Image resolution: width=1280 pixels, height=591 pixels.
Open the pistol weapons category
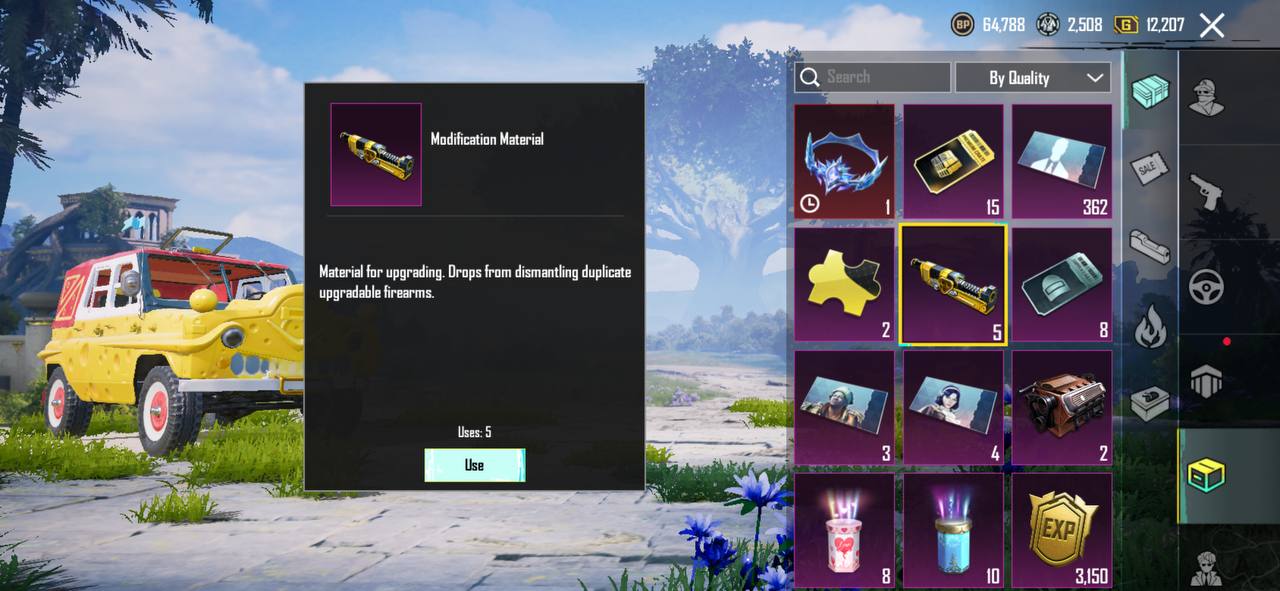tap(1207, 191)
